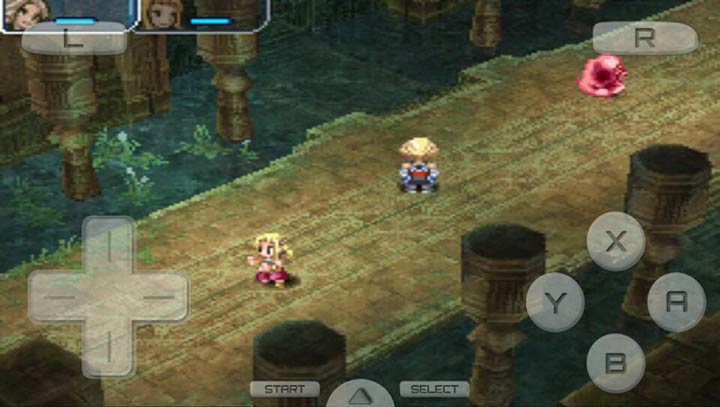Viewport: 720px width, 407px height.
Task: Tap up on the directional pad
Action: coord(108,246)
